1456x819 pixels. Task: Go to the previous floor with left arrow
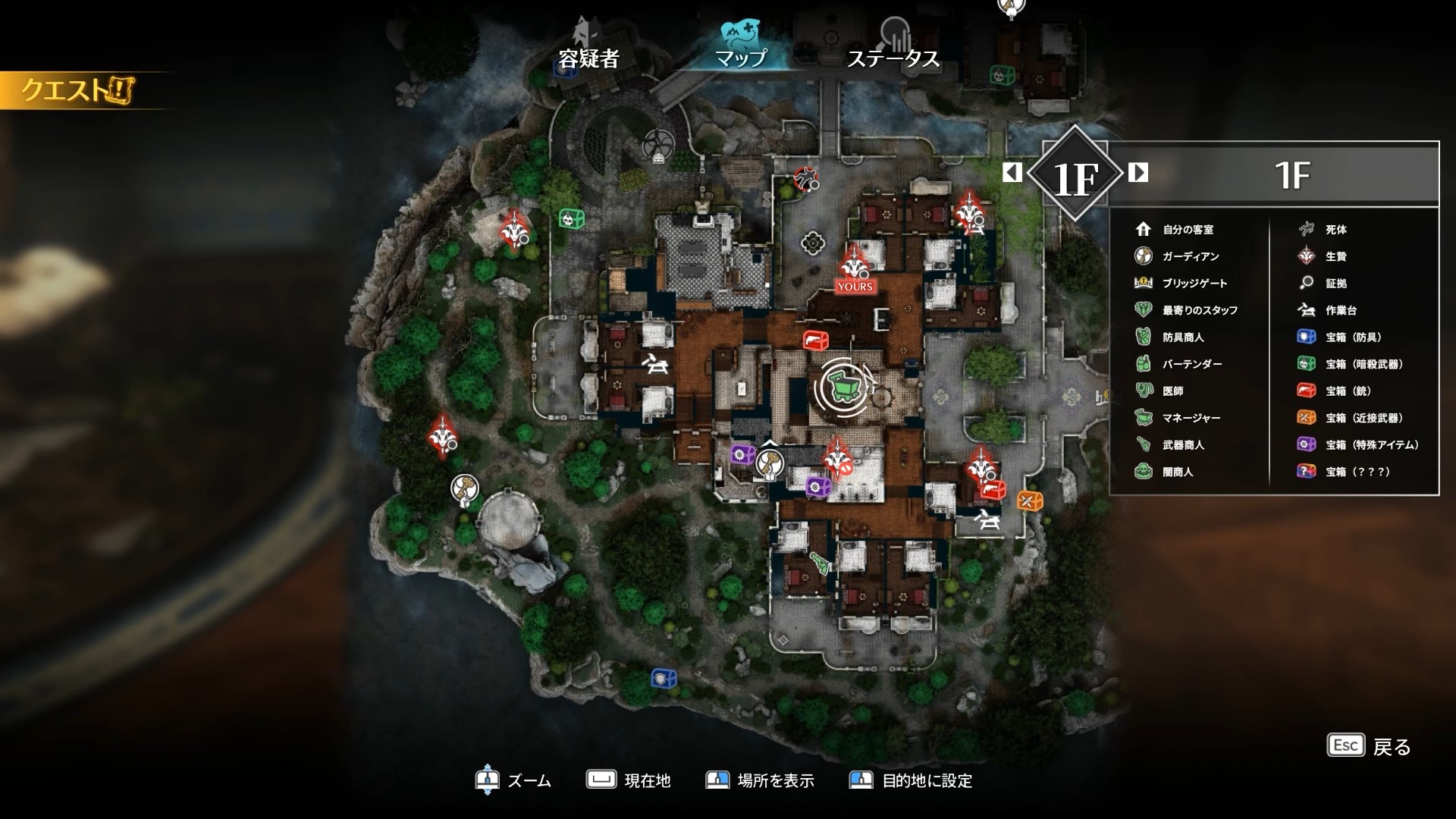[1012, 173]
